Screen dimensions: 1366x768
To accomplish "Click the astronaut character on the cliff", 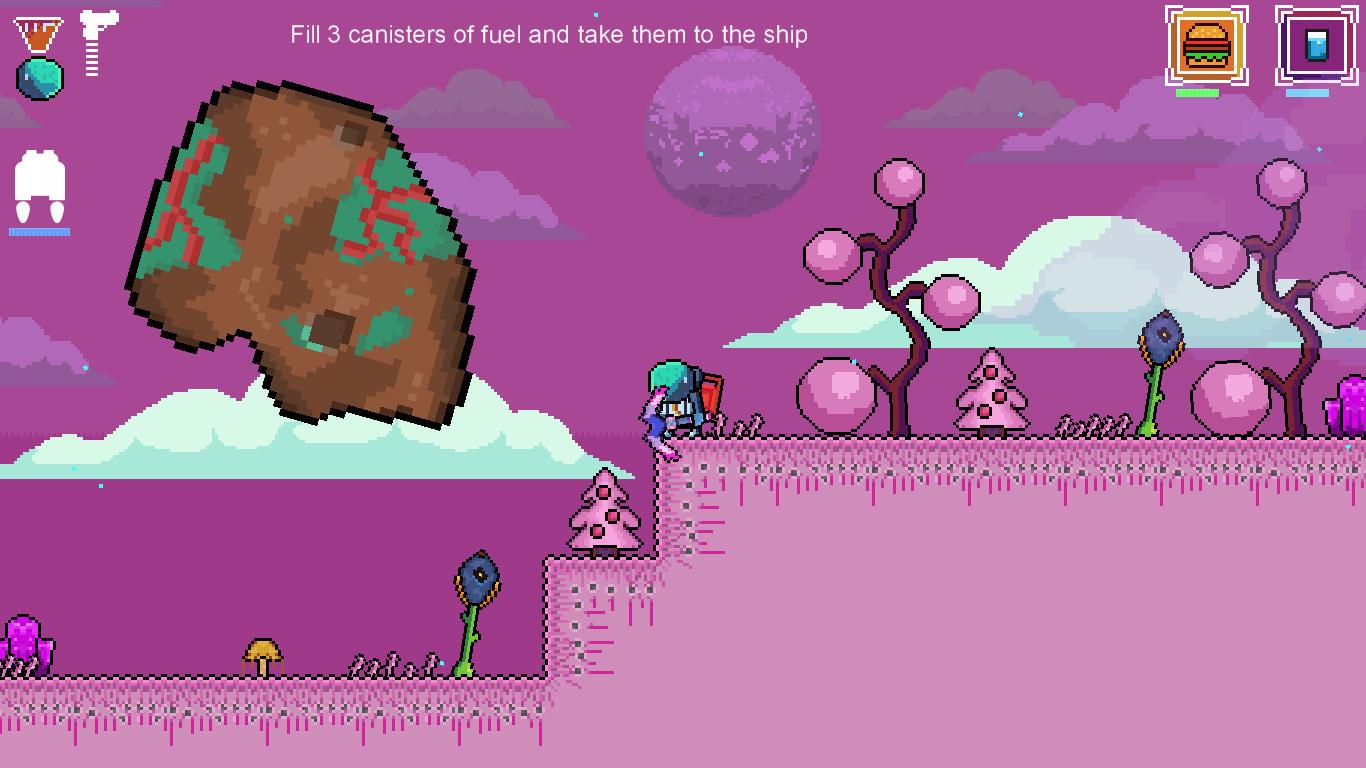I will [x=678, y=400].
